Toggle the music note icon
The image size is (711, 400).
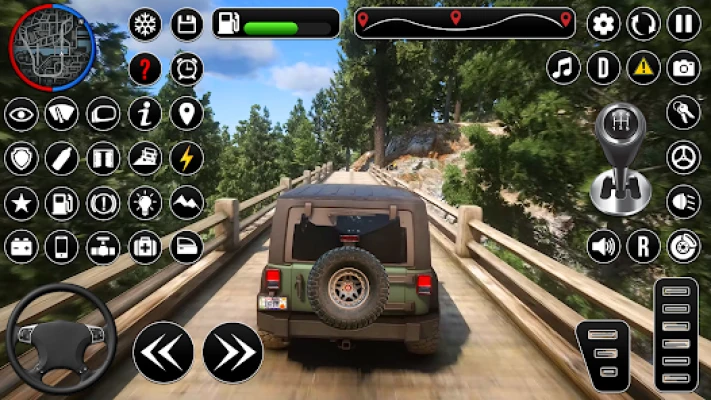[564, 68]
